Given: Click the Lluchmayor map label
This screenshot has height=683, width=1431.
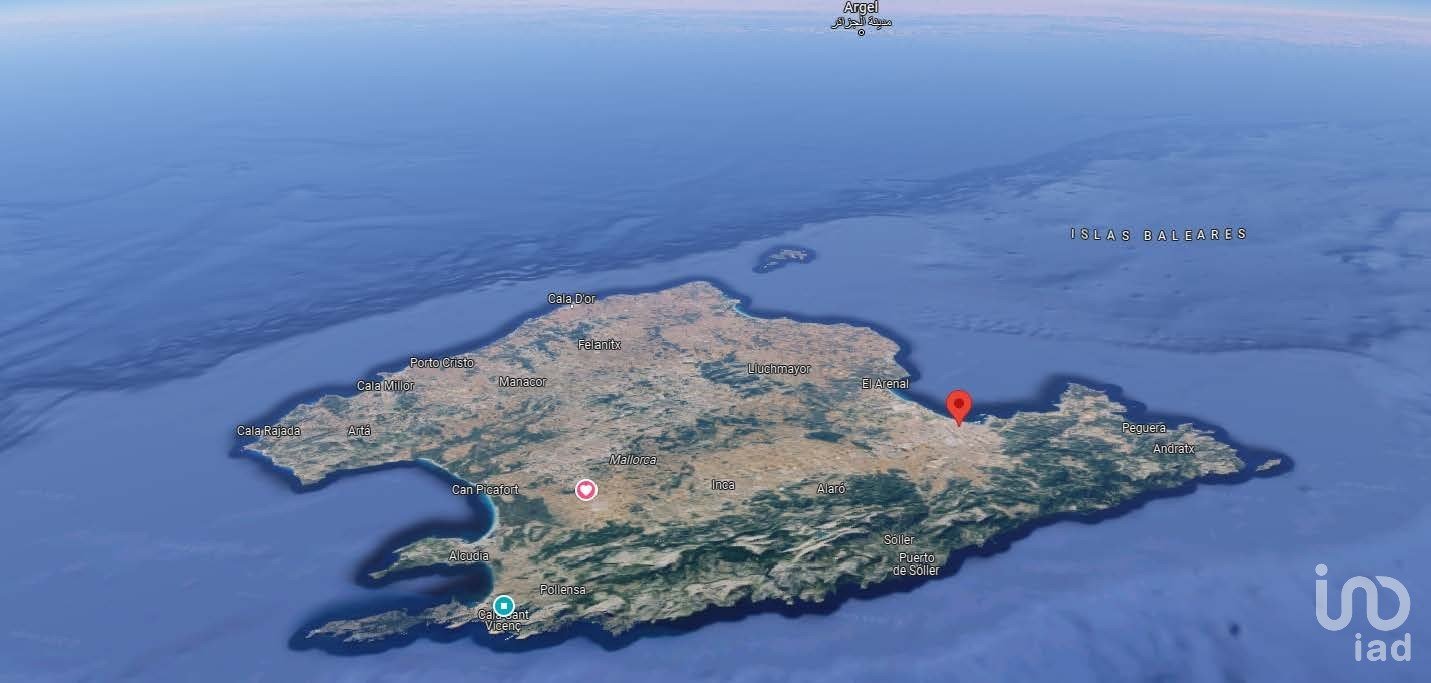Looking at the screenshot, I should click(779, 369).
